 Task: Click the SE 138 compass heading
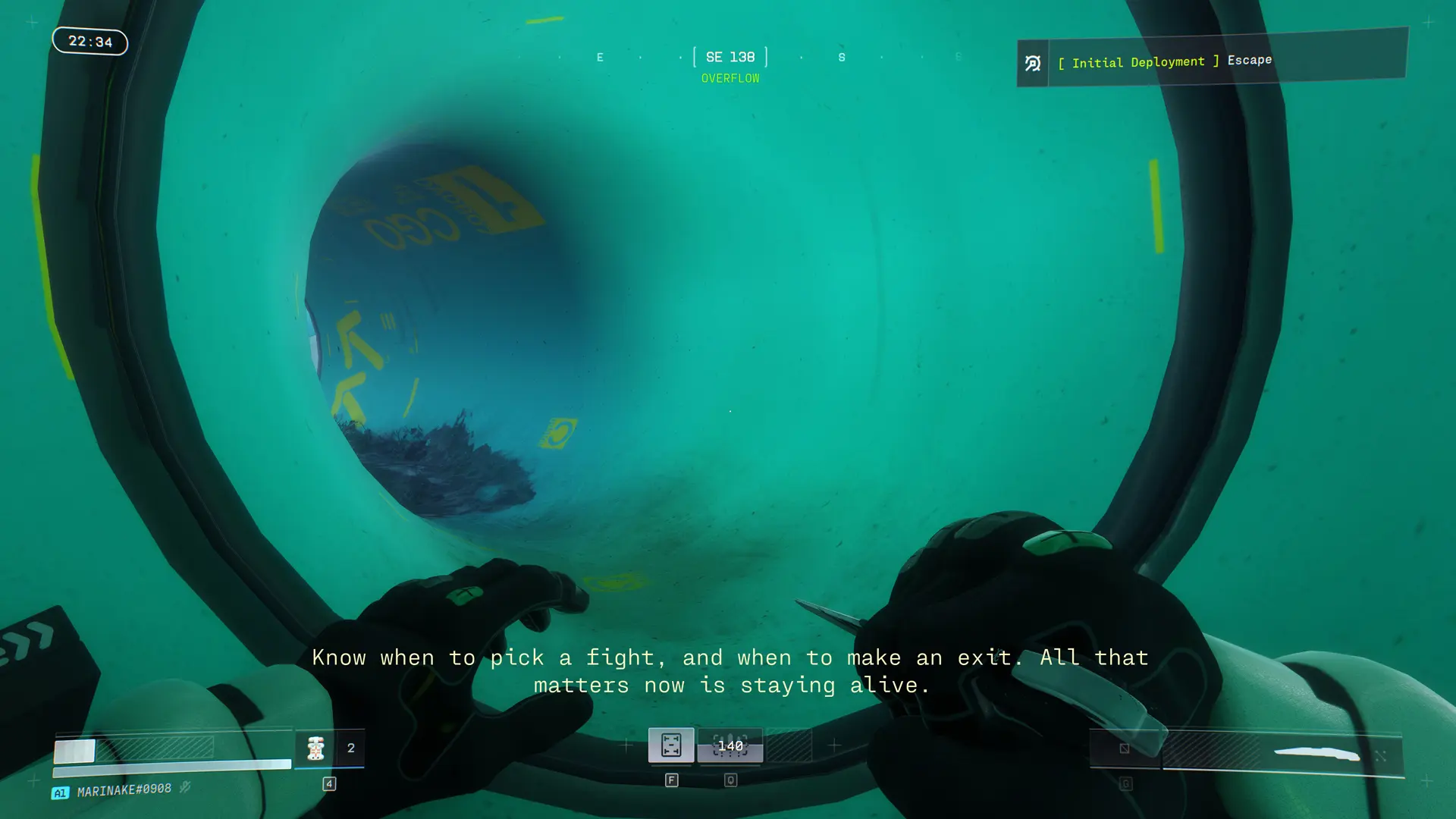(730, 57)
